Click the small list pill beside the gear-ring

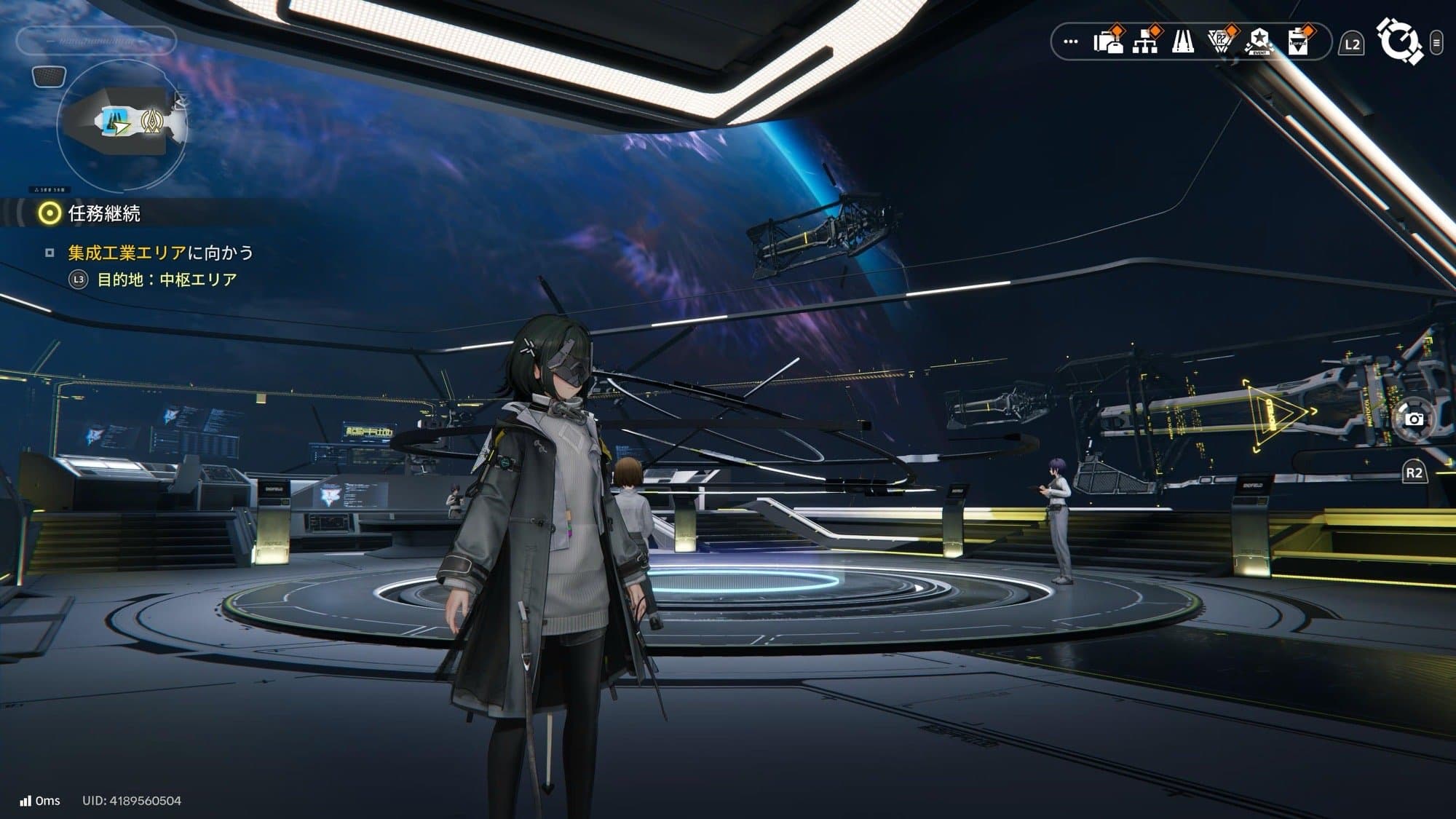point(1436,43)
